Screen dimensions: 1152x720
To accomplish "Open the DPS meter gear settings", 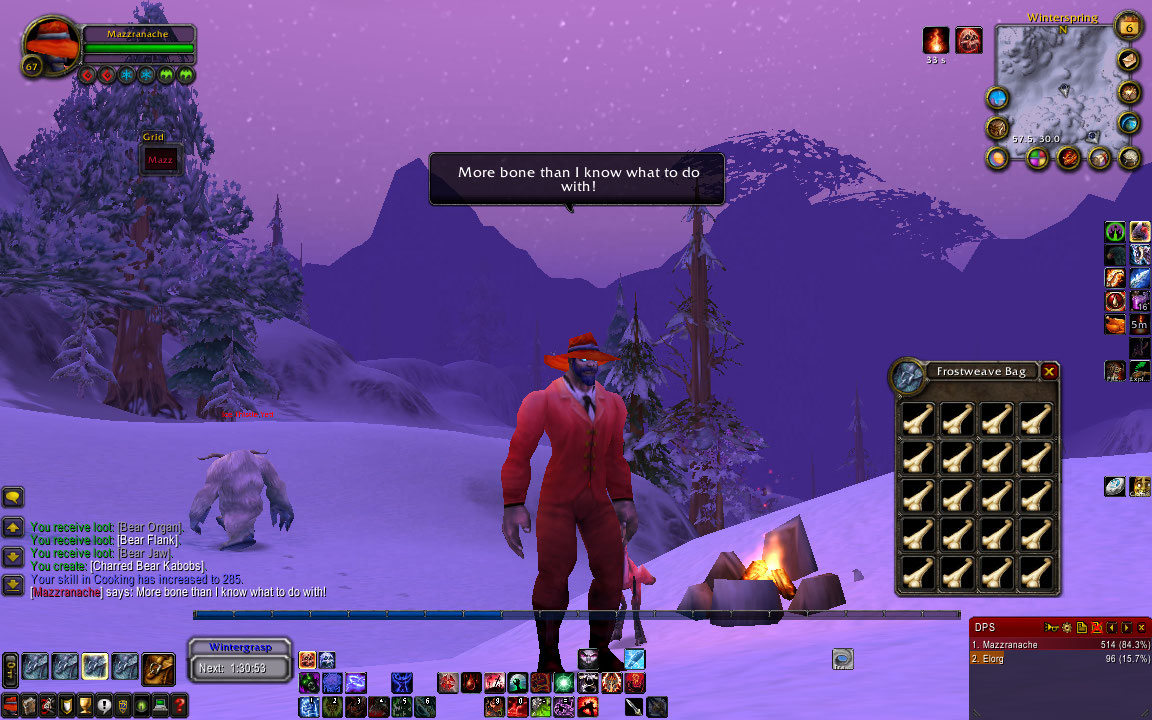I will click(x=1067, y=627).
